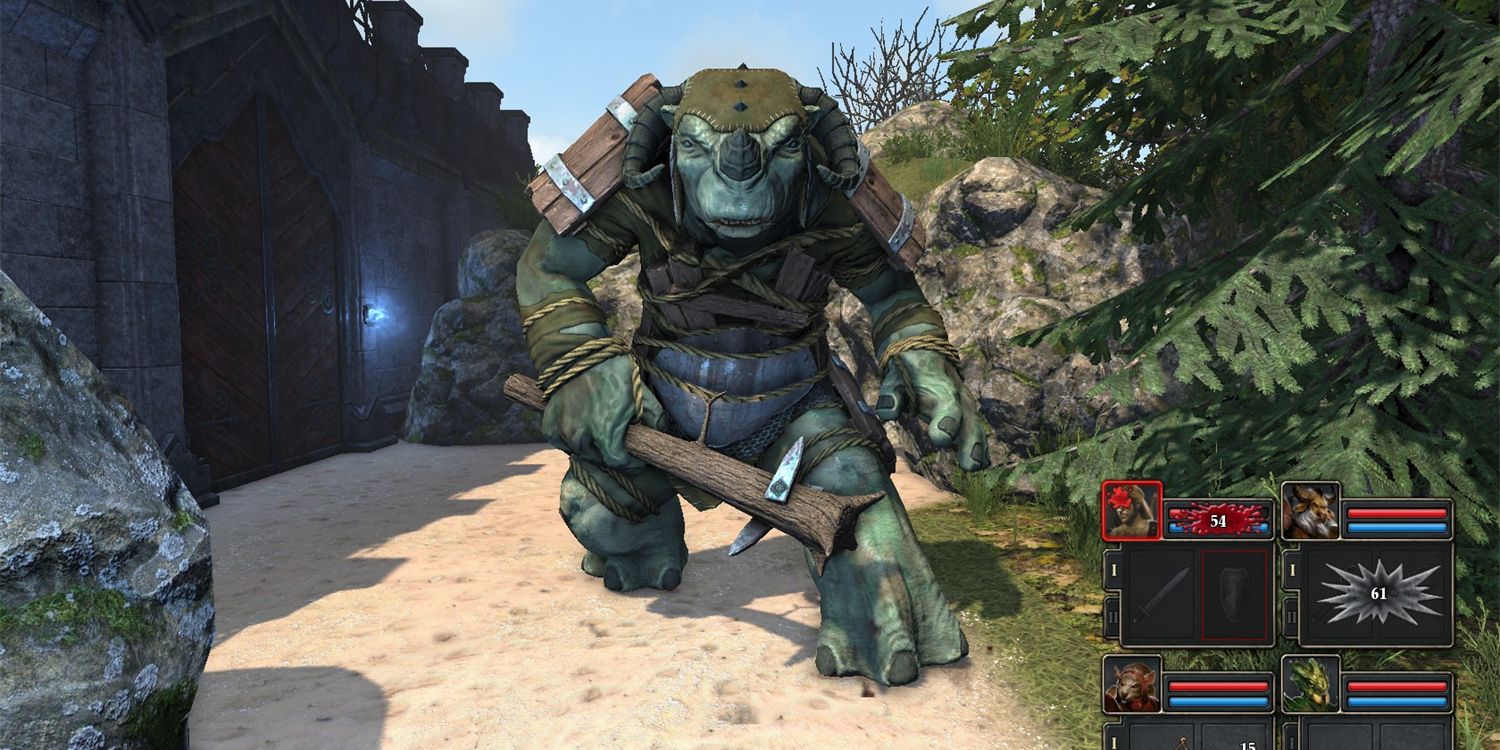Open the ratling character's portrait
This screenshot has width=1500, height=750.
pos(1132,686)
